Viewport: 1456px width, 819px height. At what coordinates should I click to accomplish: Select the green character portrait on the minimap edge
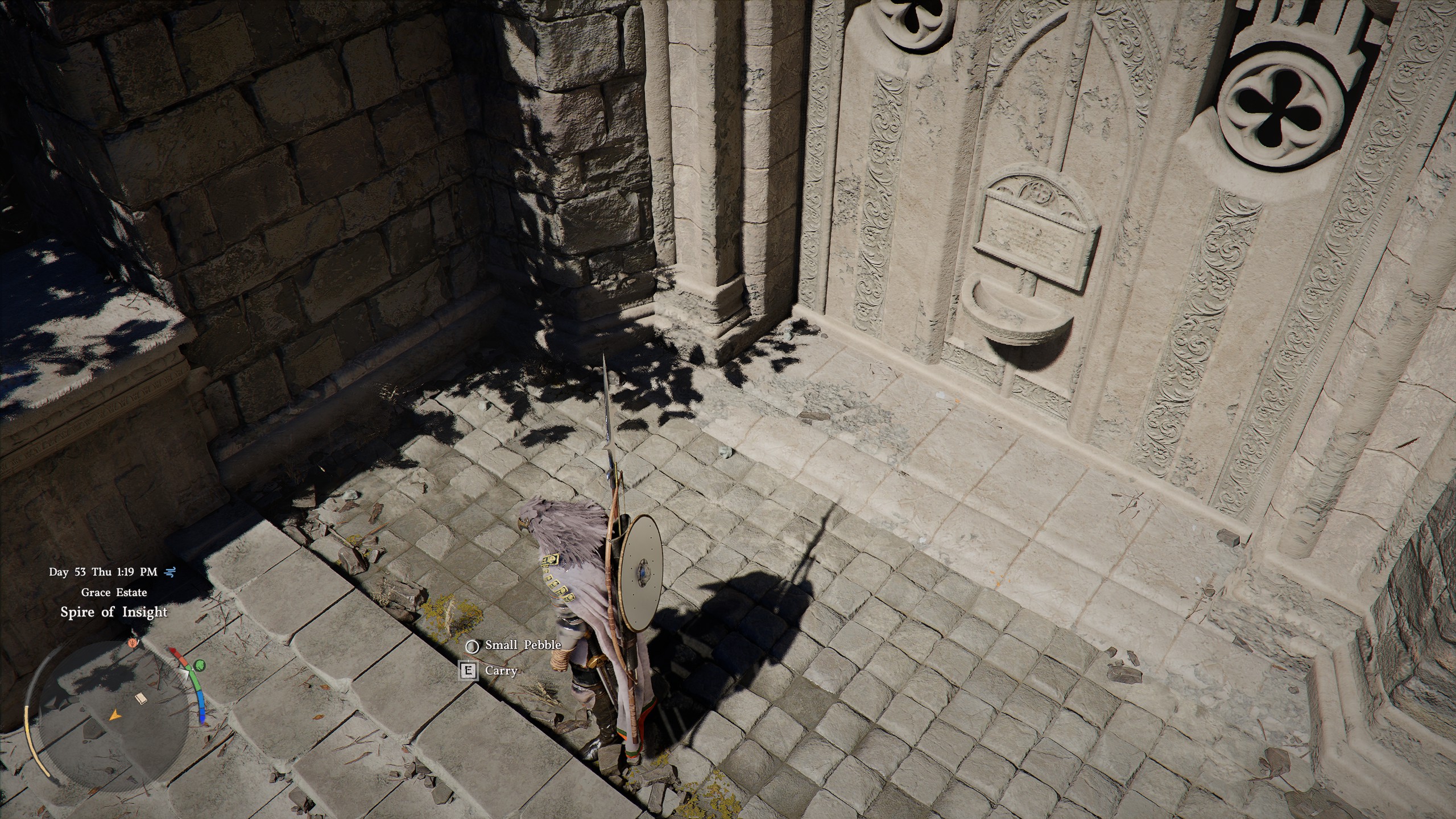[200, 667]
